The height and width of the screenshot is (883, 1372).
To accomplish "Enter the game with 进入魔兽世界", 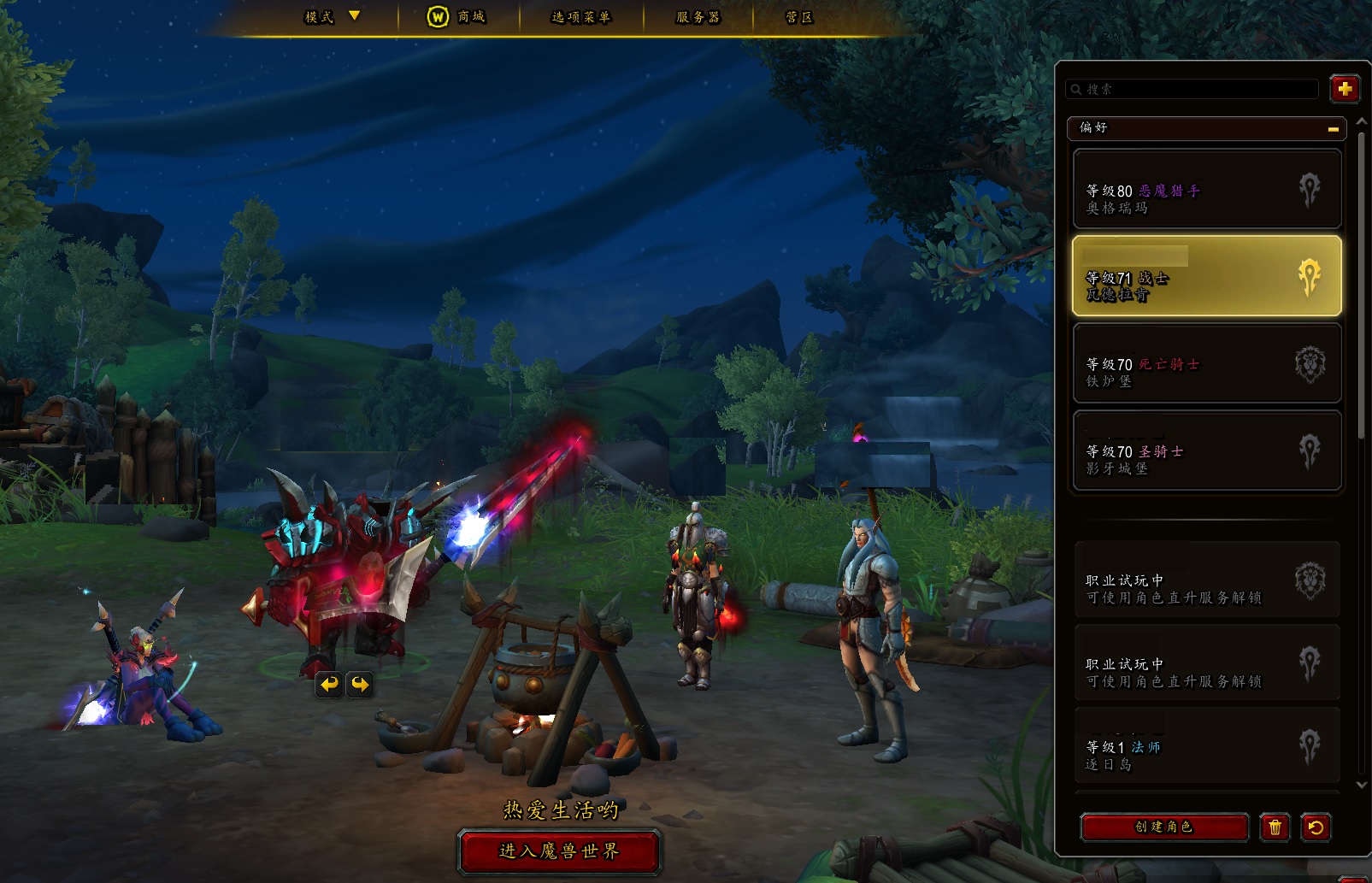I will tap(559, 851).
